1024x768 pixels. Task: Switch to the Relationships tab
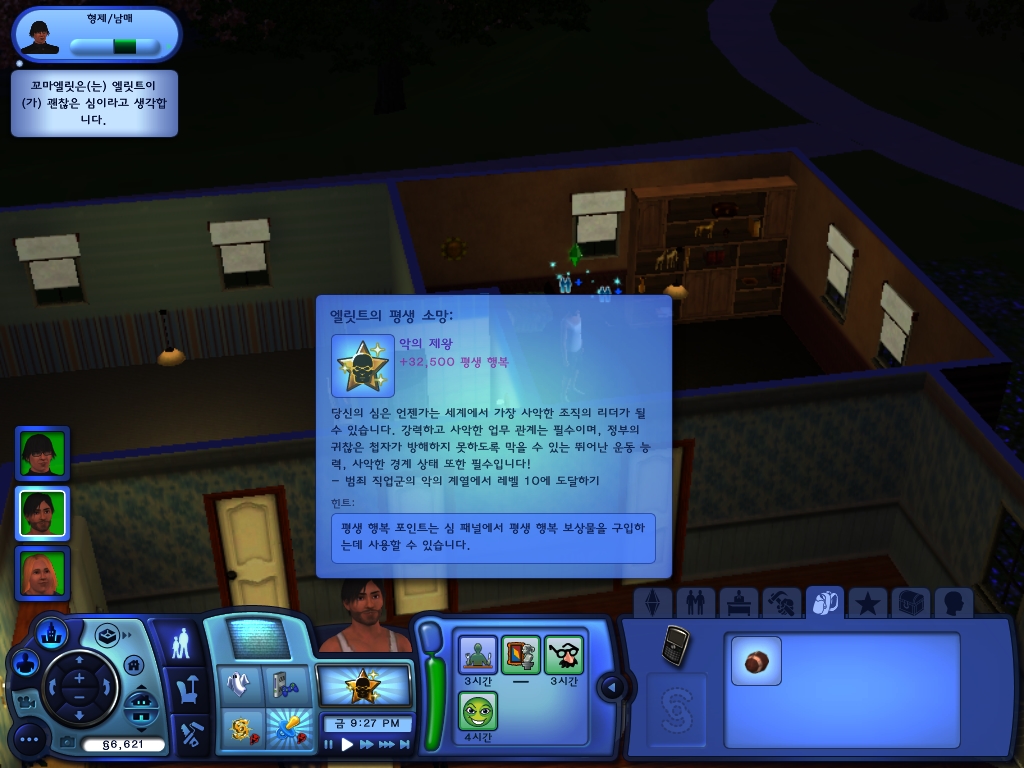(x=691, y=602)
